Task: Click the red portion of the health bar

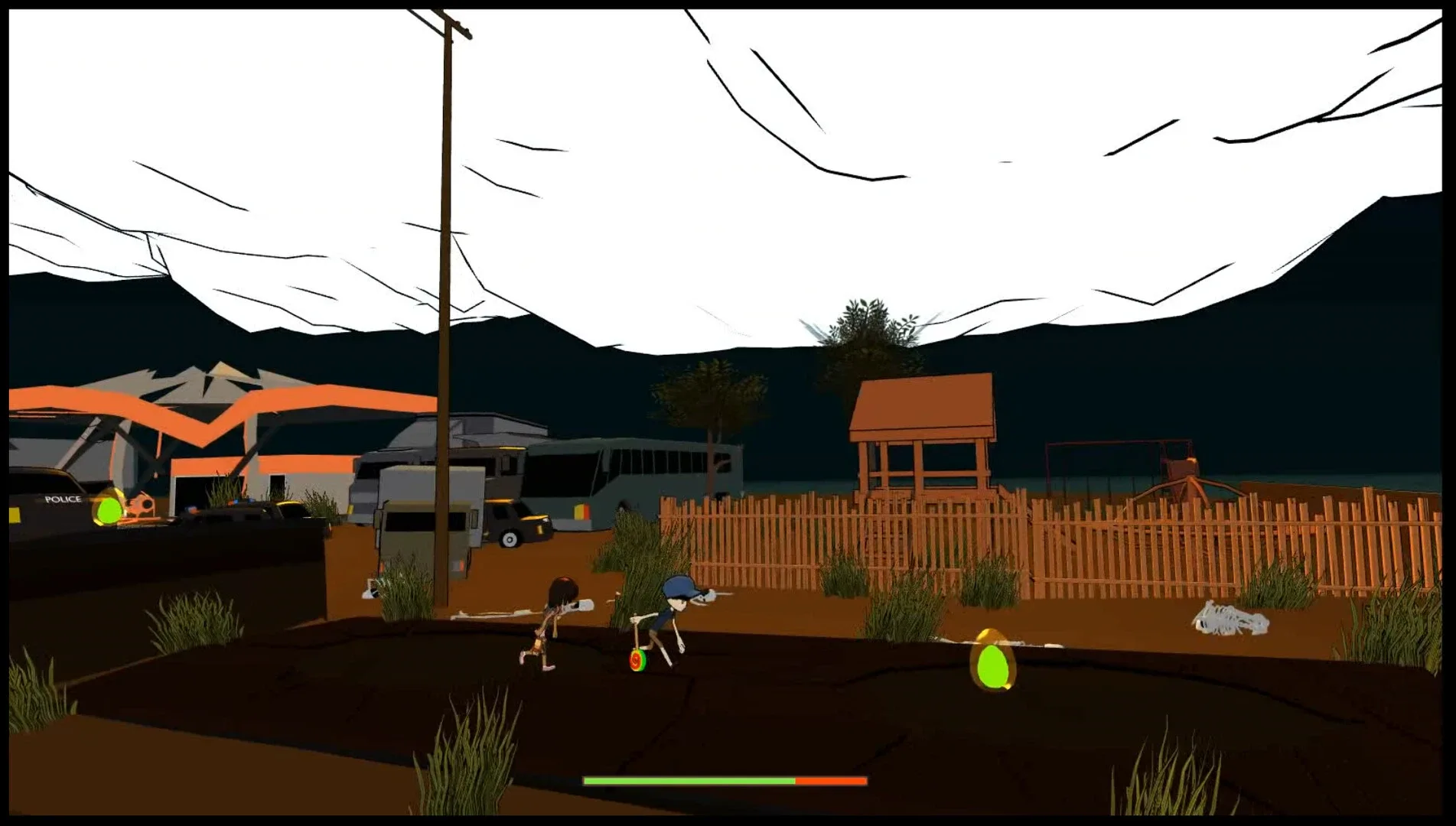Action: (x=830, y=781)
